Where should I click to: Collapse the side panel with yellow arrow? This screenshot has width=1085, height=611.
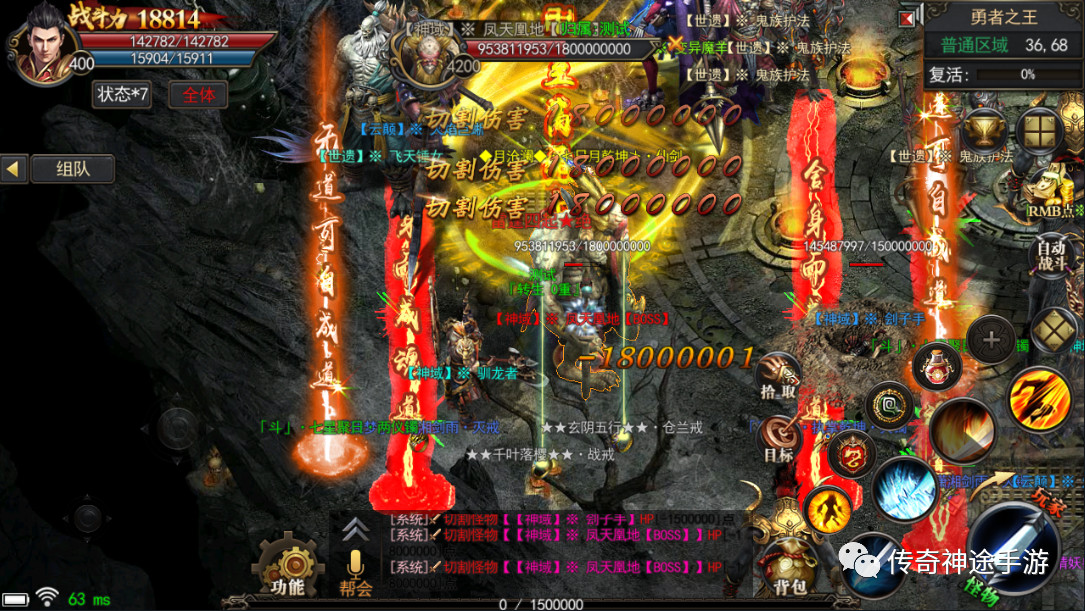tap(13, 169)
